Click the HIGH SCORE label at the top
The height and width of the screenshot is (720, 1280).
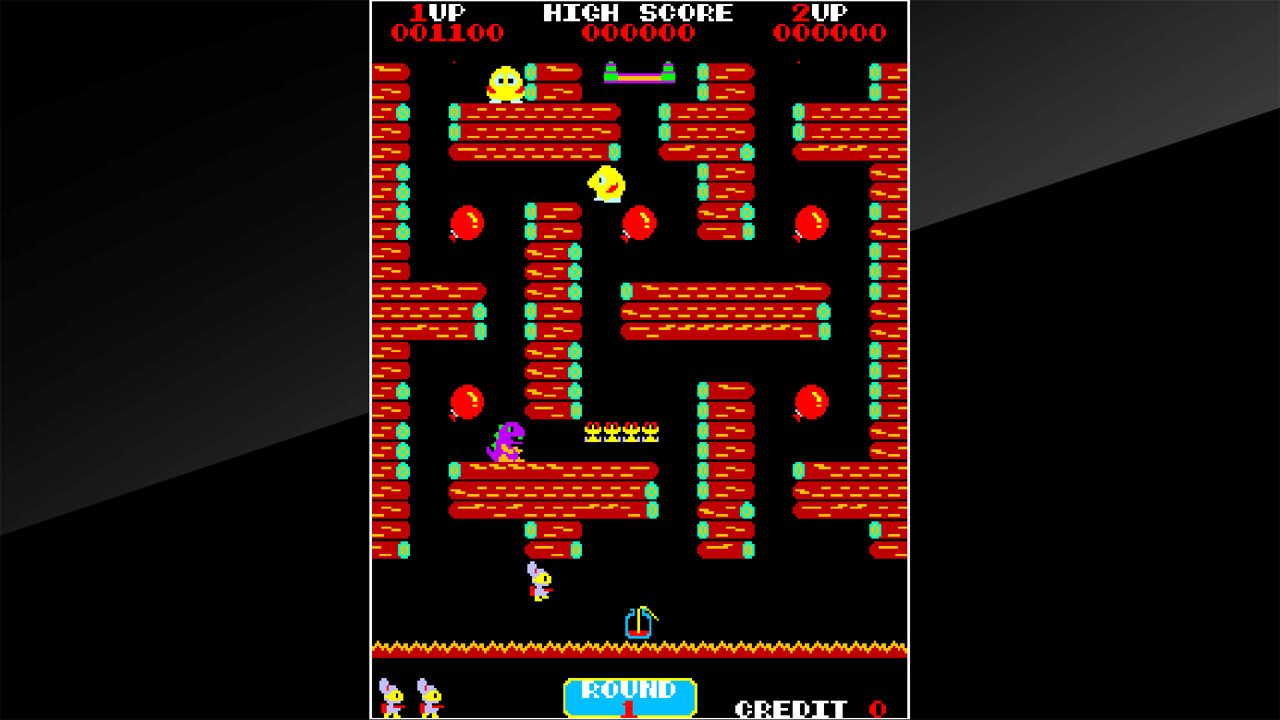pos(637,13)
